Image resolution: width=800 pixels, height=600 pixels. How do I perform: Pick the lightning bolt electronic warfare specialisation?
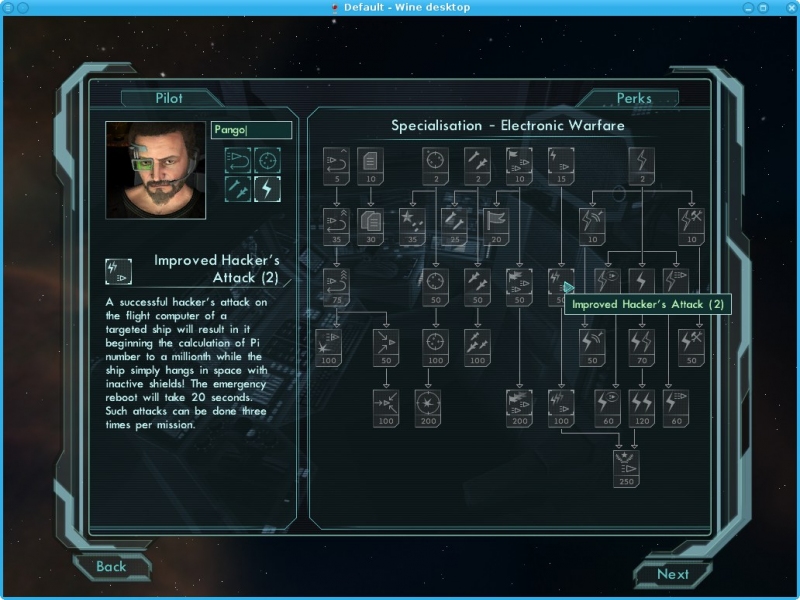click(x=268, y=188)
